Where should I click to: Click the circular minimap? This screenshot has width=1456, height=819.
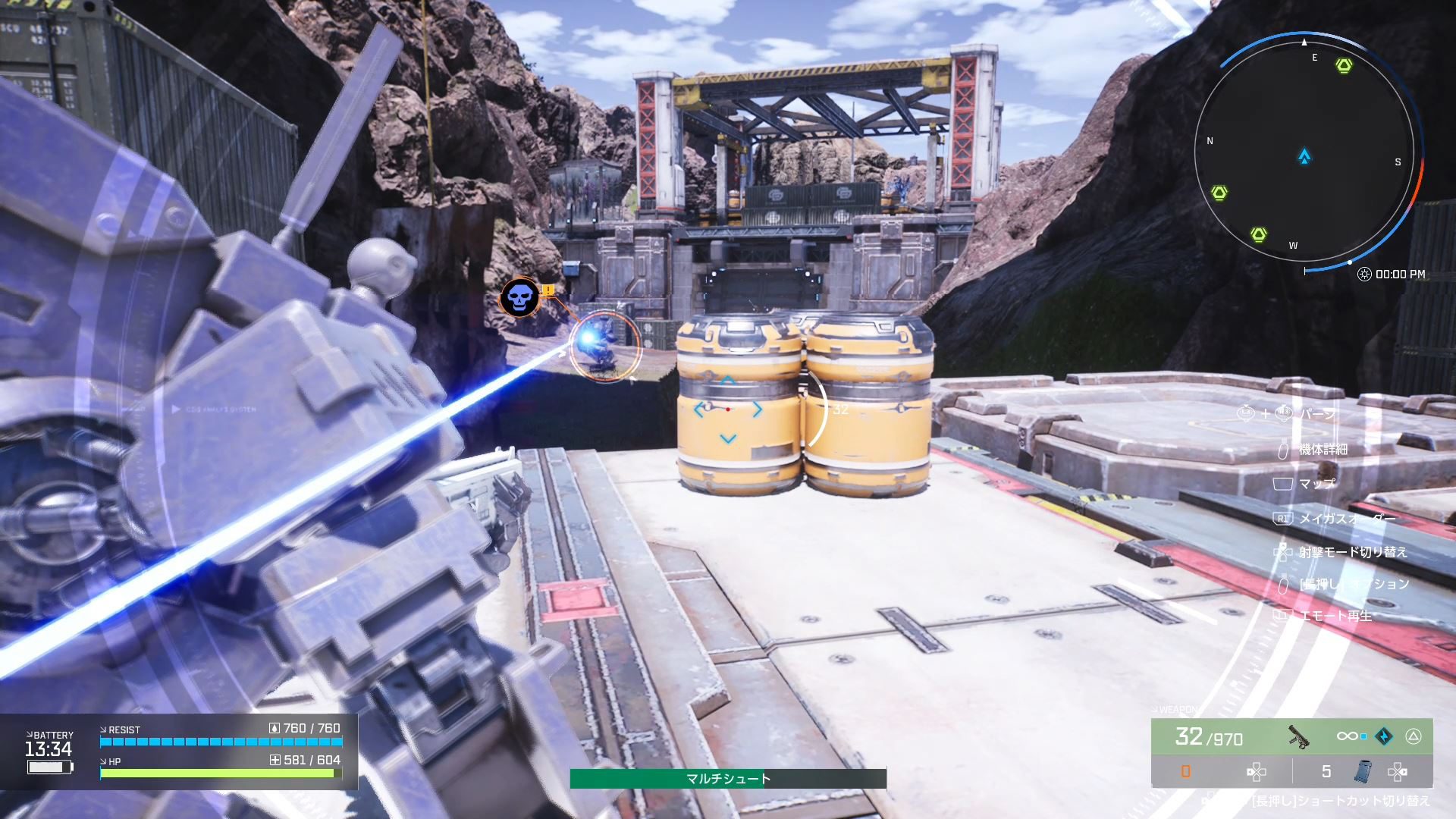point(1304,152)
